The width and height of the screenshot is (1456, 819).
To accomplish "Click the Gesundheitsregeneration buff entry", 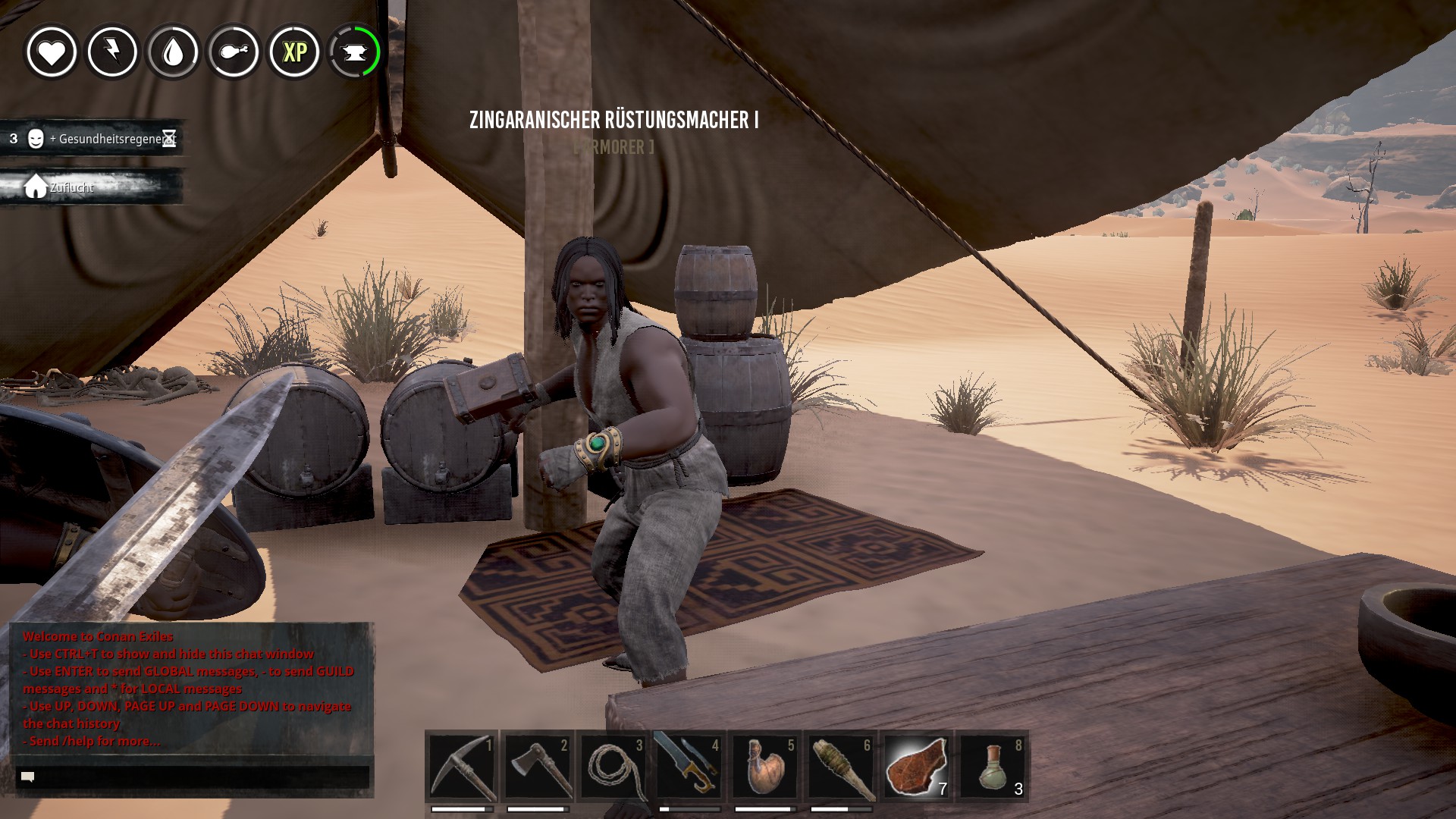I will [x=93, y=139].
